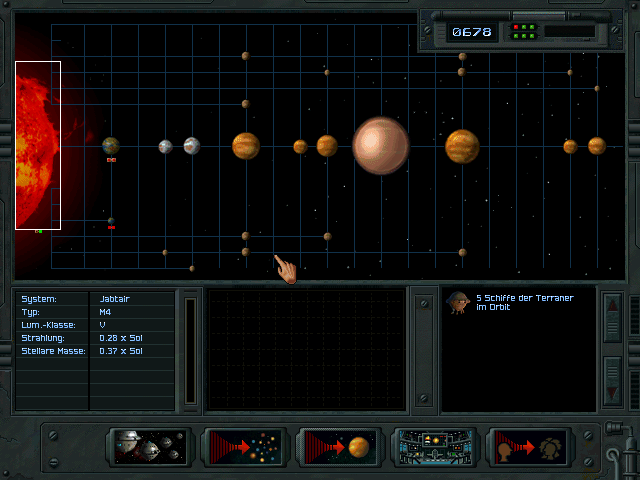640x480 pixels.
Task: Select the red sun of Jabtair
Action: [38, 145]
